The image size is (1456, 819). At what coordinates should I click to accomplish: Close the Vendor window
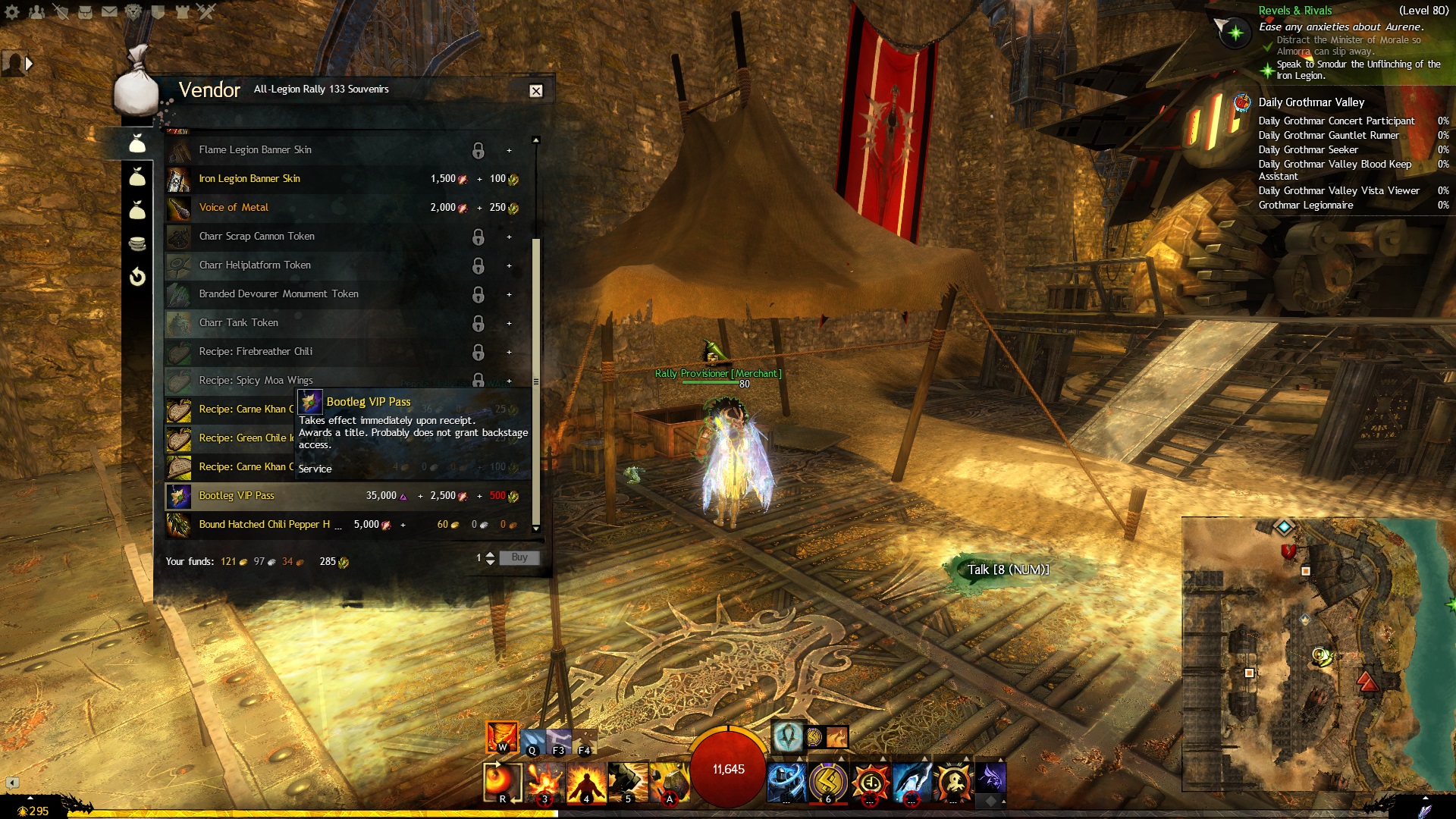pos(535,91)
